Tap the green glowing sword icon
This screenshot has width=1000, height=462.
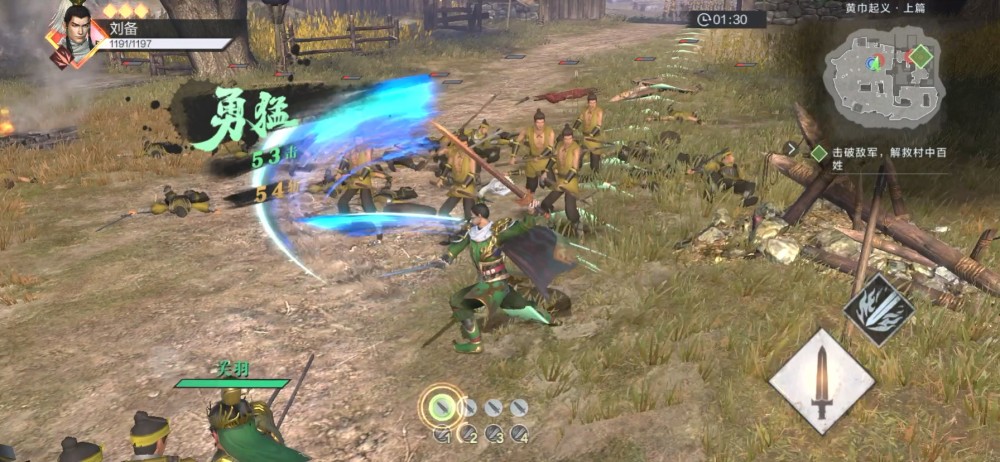[x=441, y=407]
